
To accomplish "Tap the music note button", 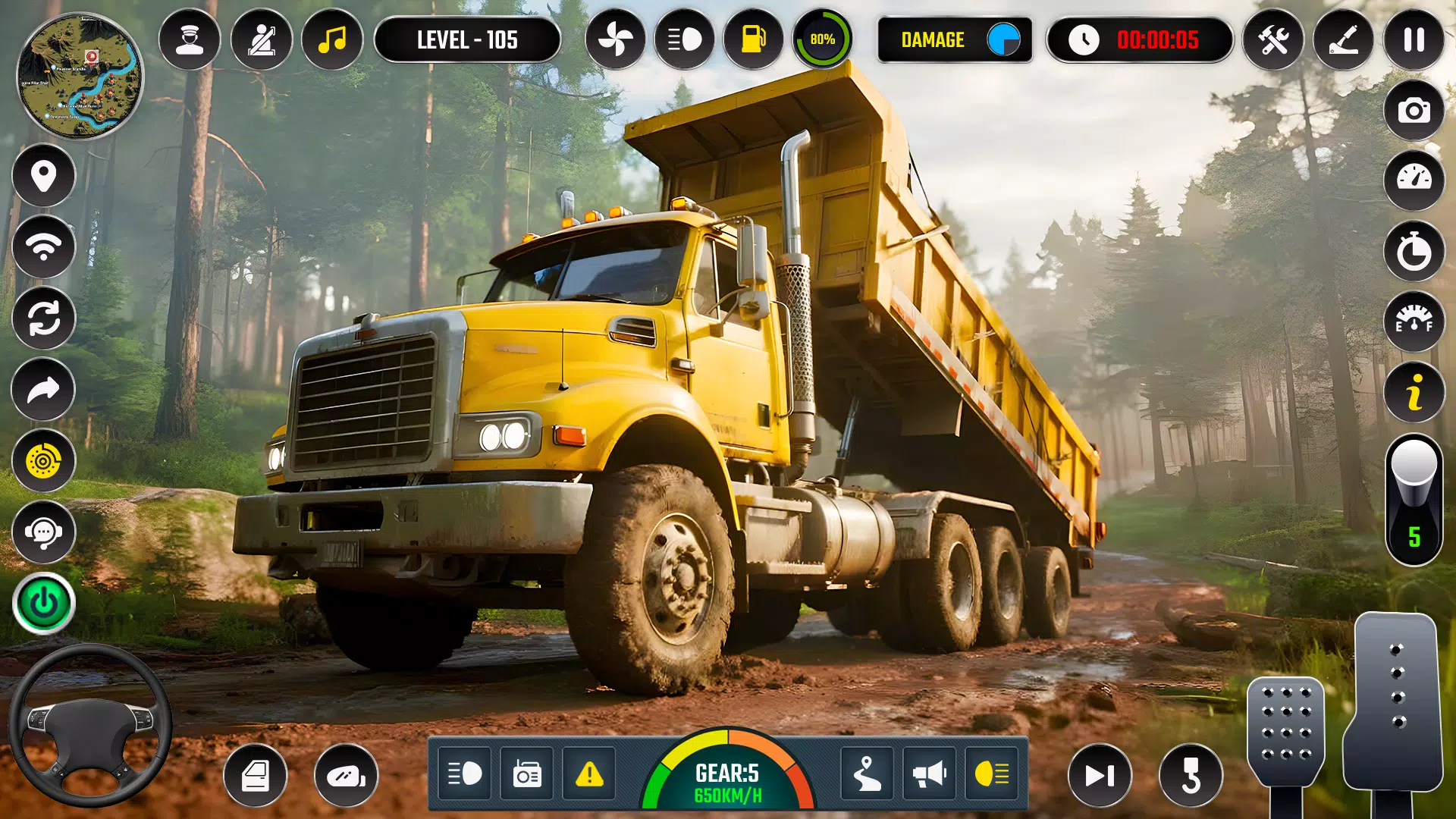I will [332, 39].
